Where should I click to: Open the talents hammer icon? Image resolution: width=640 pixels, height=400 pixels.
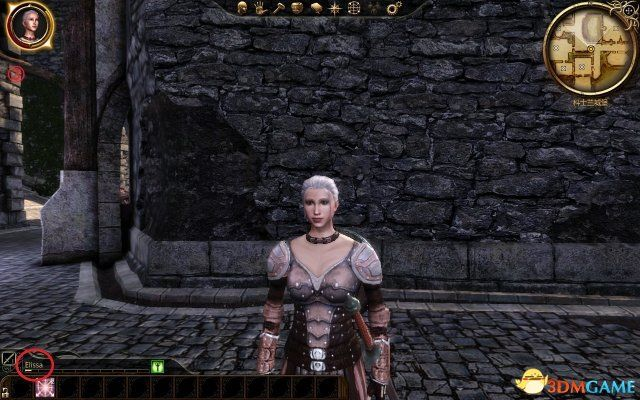click(277, 8)
